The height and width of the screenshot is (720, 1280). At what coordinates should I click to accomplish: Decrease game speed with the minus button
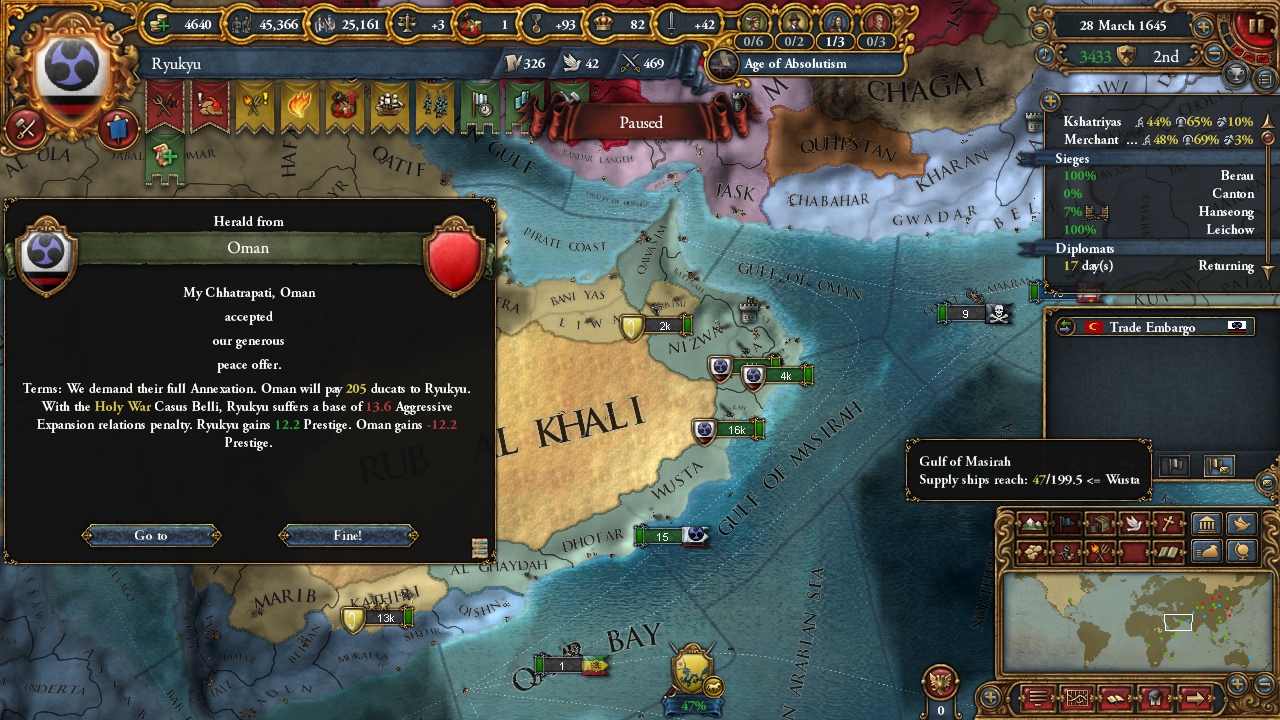[x=1215, y=56]
